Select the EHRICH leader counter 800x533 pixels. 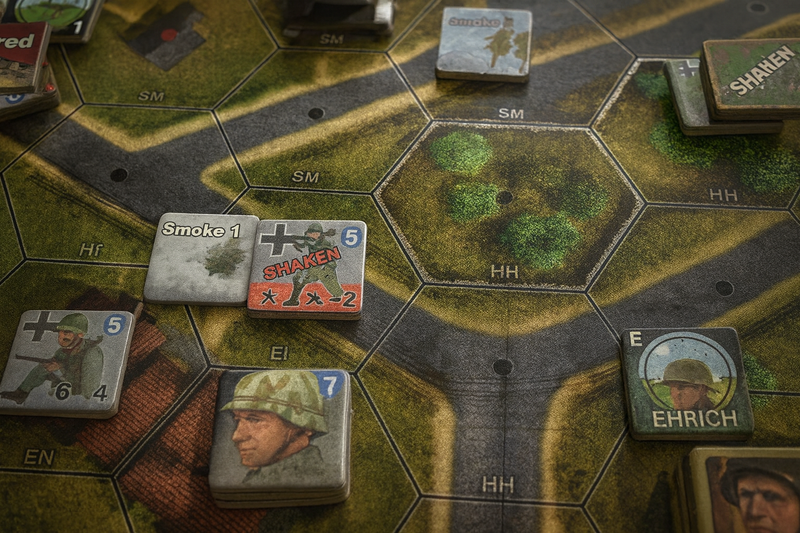click(x=686, y=382)
